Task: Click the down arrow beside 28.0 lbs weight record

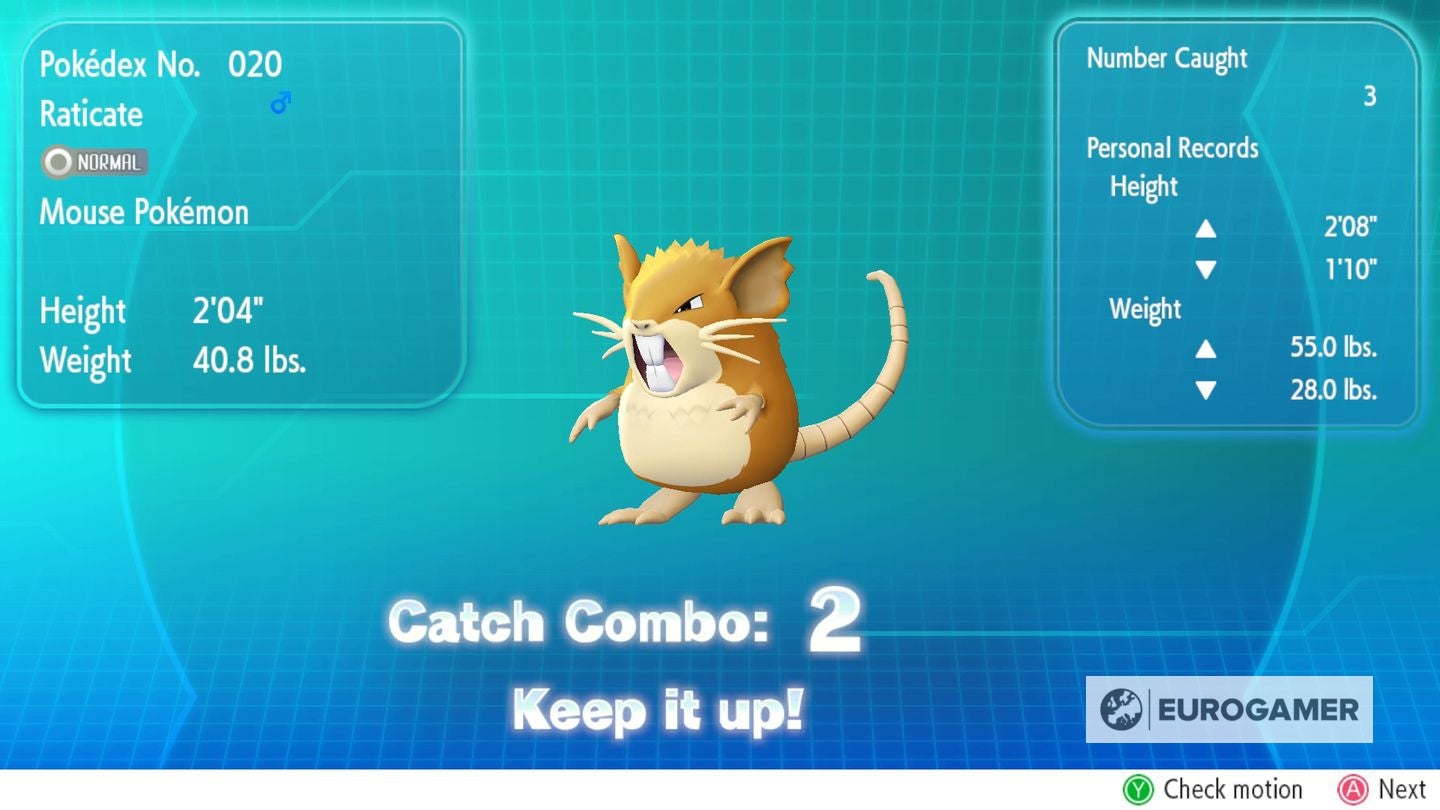Action: coord(1207,391)
